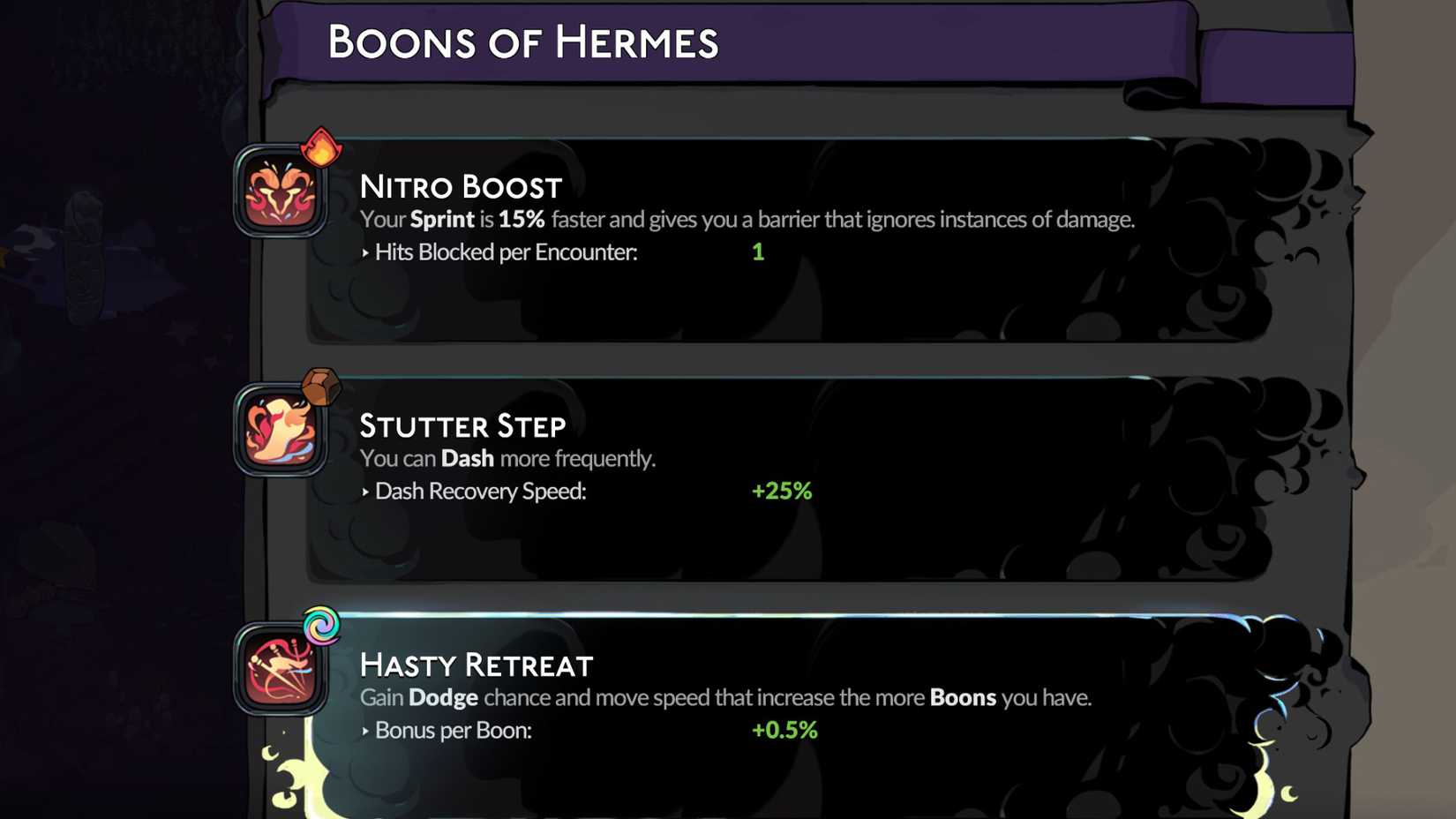Click the Boons of Hermes banner title

click(524, 41)
